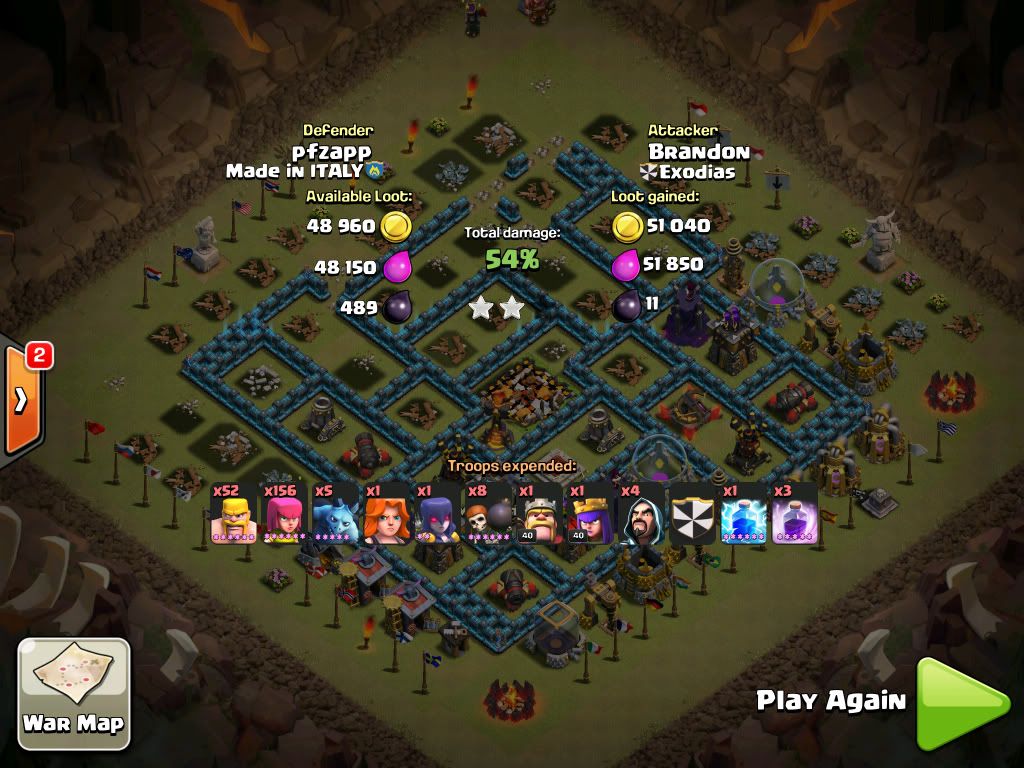Tap the blue Minion troop icon

pyautogui.click(x=335, y=516)
